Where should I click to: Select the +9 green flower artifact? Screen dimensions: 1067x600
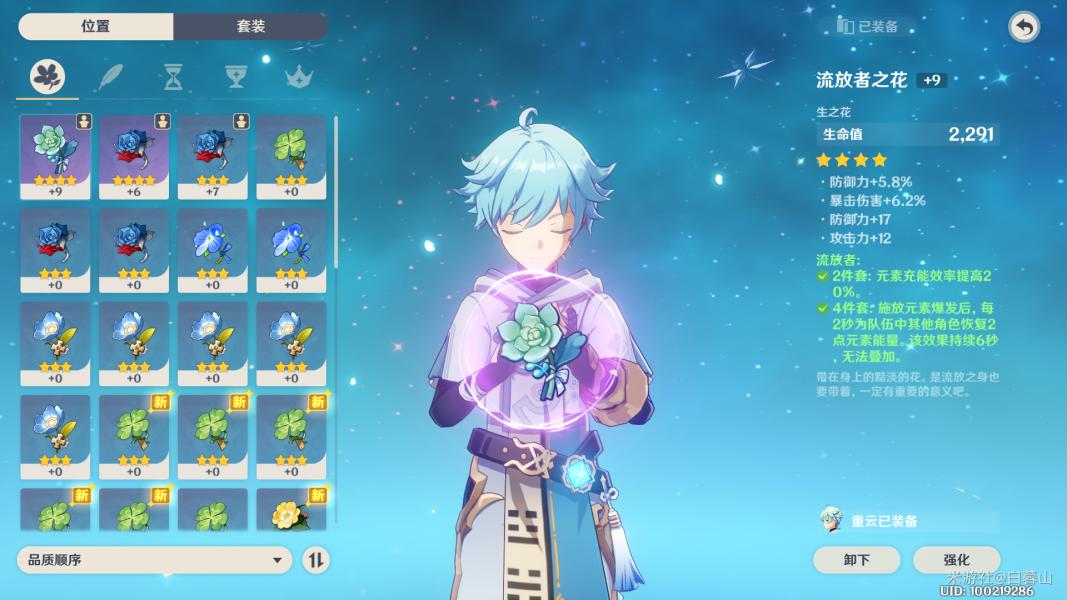click(x=55, y=157)
